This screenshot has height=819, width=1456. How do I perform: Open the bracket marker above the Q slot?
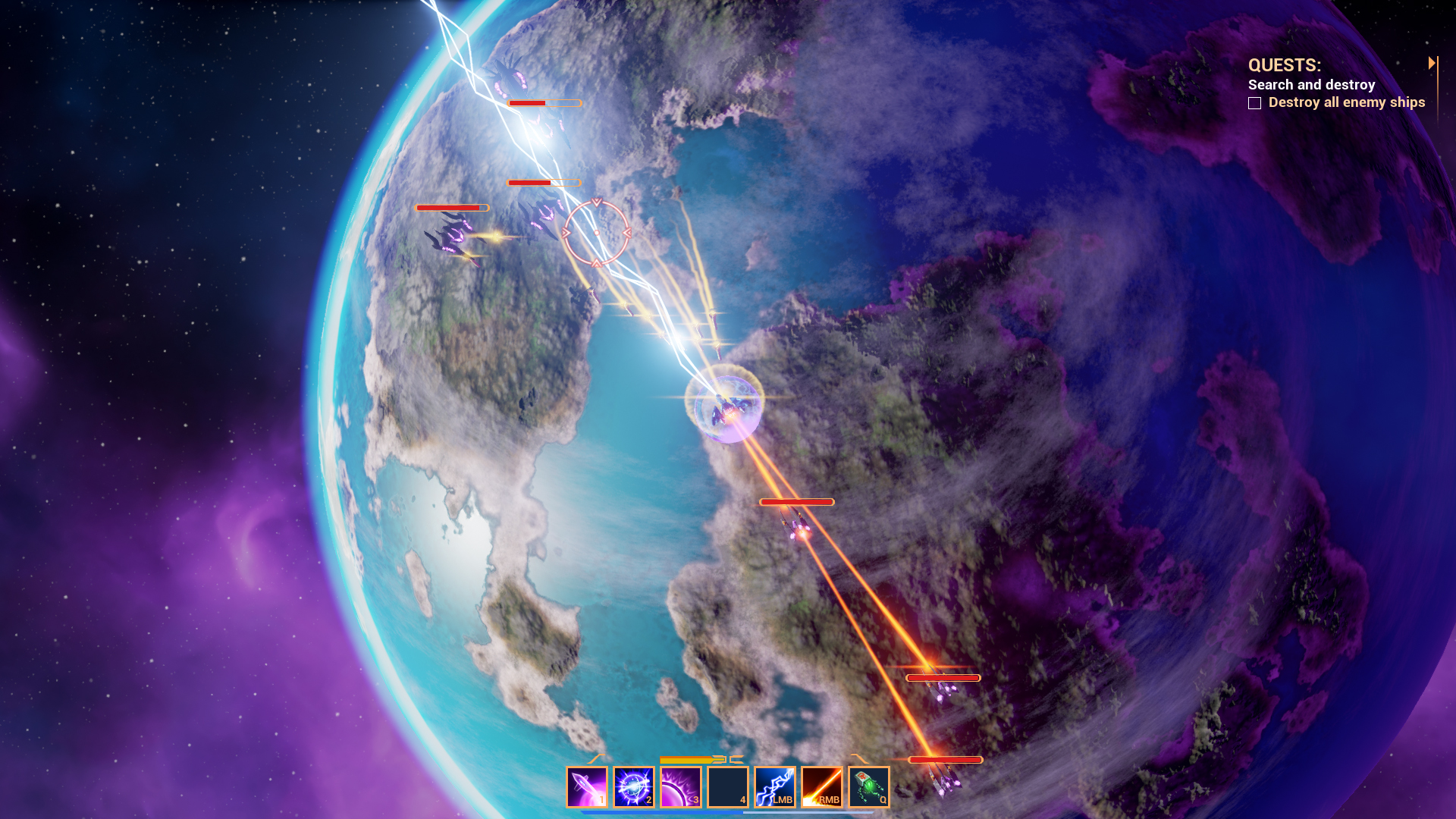coord(859,760)
